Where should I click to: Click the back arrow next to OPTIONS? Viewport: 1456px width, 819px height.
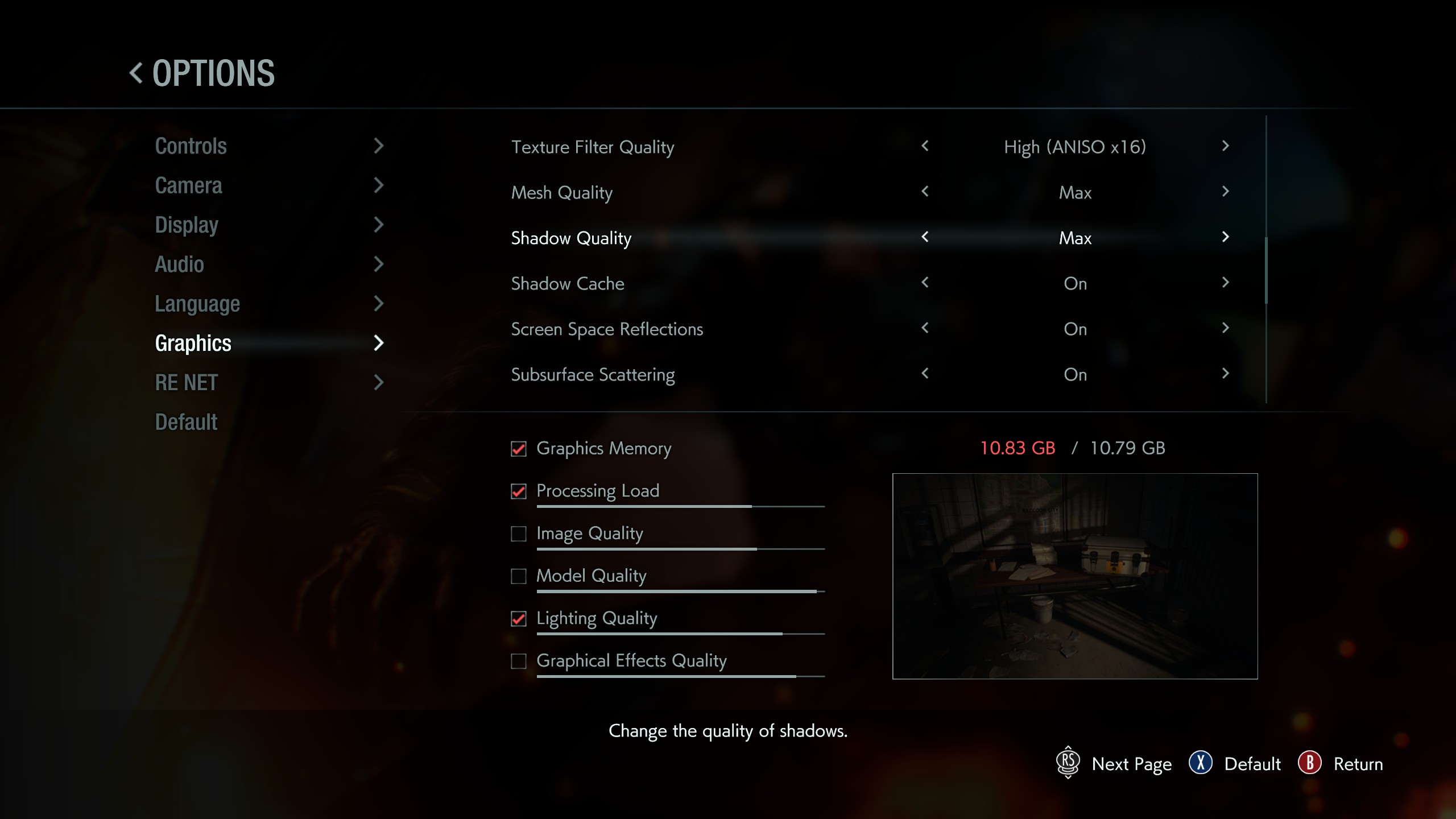click(x=135, y=72)
